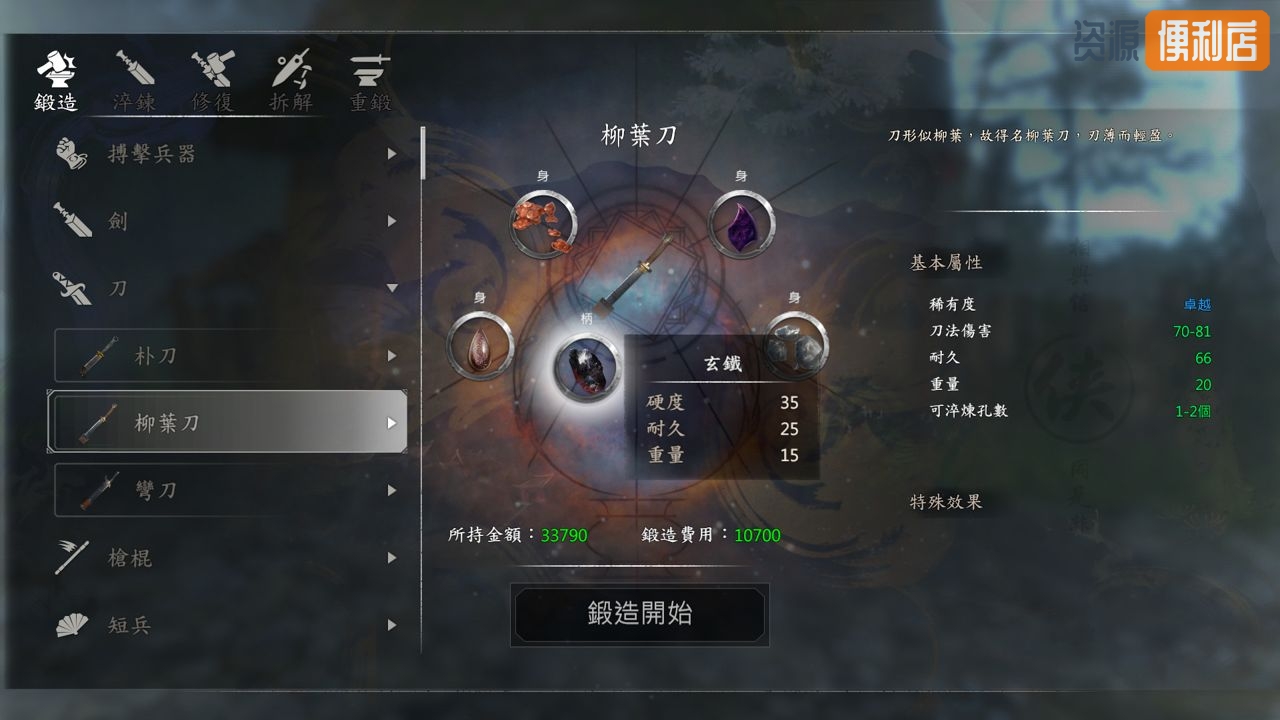Switch to the 鍛造 forging tab
The width and height of the screenshot is (1280, 720).
[56, 81]
